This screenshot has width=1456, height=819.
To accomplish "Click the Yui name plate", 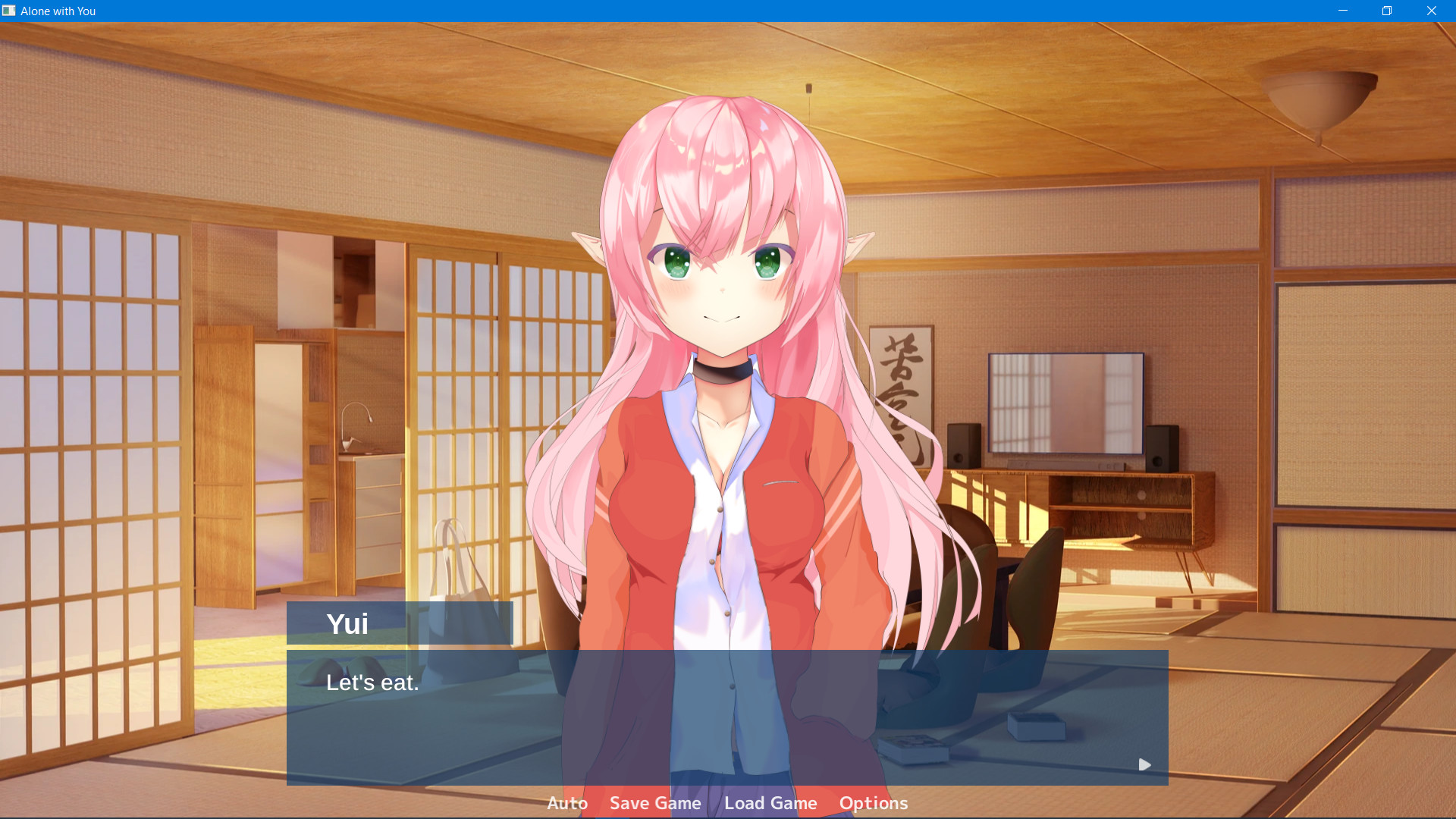I will coord(400,623).
